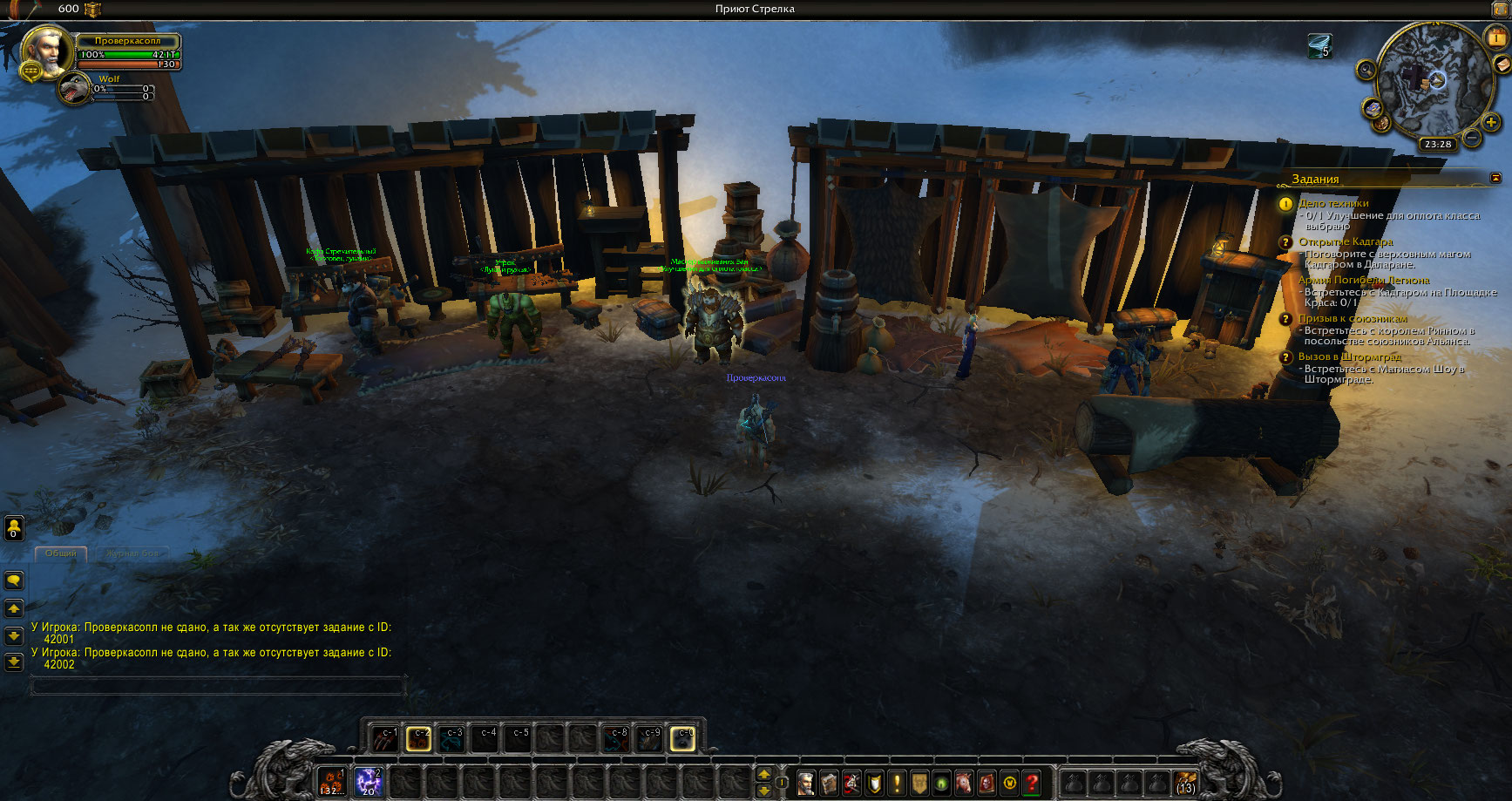Zoom in the minimap with plus button

pyautogui.click(x=1490, y=123)
